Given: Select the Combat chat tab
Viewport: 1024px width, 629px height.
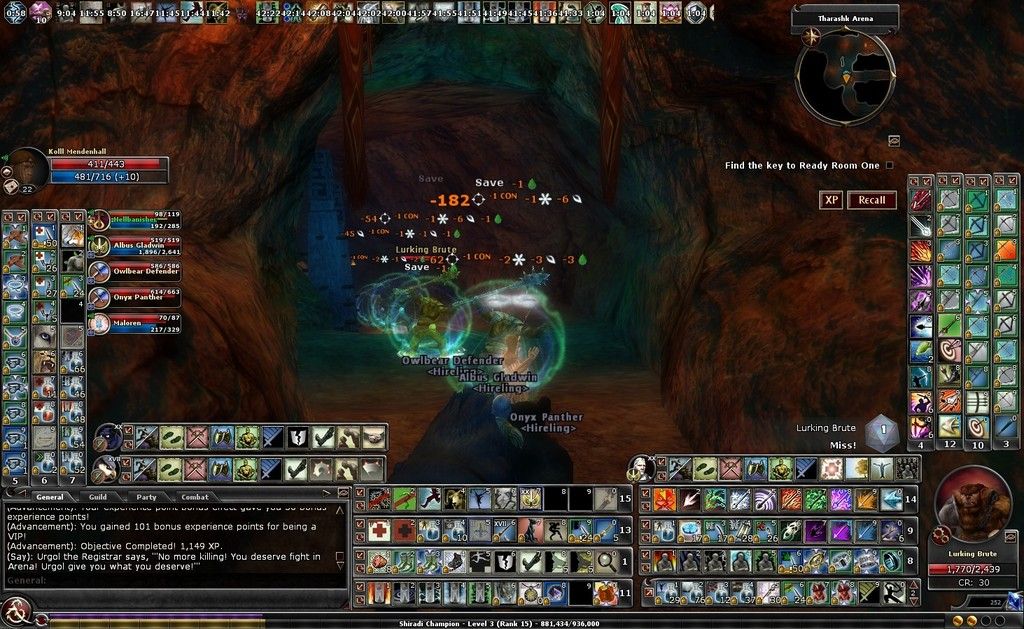Looking at the screenshot, I should [195, 496].
